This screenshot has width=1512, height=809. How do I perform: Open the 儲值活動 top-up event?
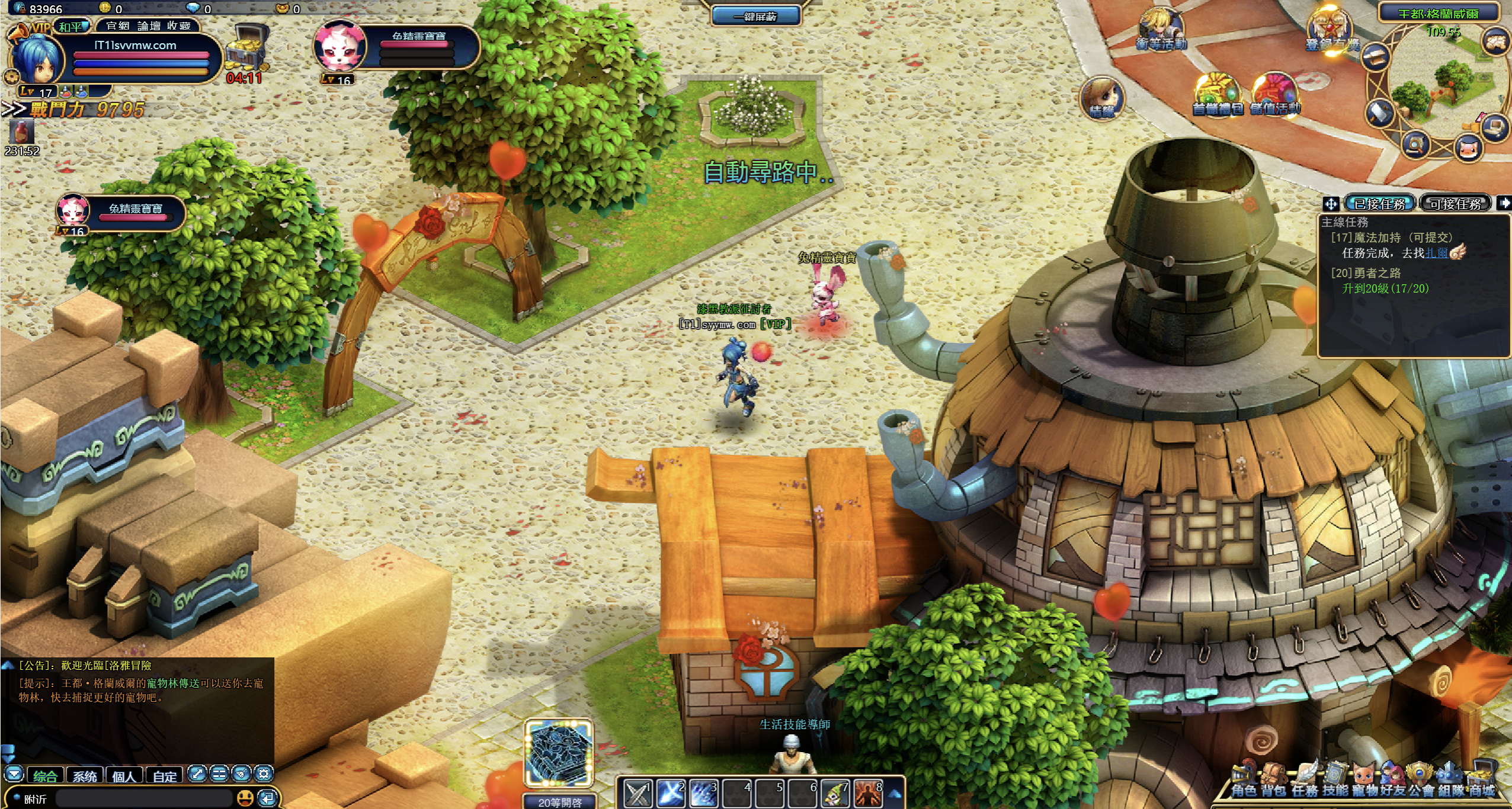pyautogui.click(x=1275, y=95)
